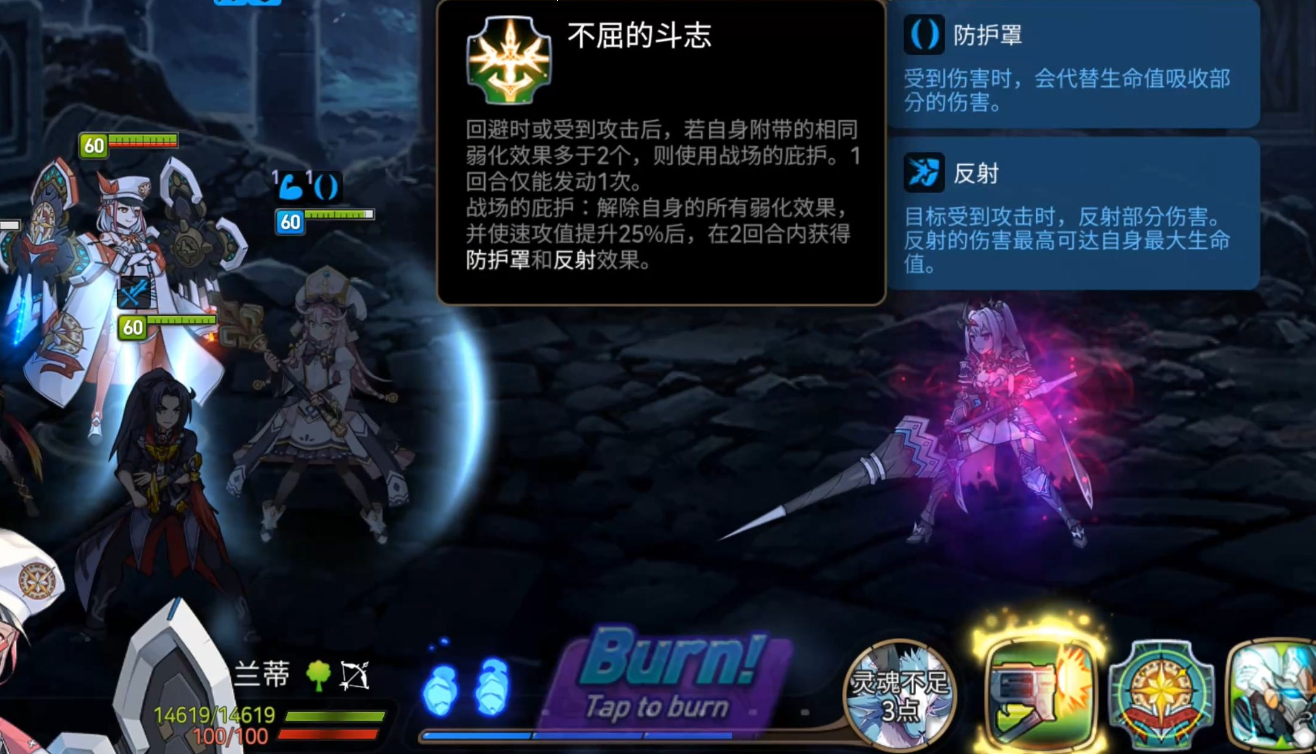Select the 不屈的斗志 tooltip title
Screen dimensions: 1316x754
[640, 32]
